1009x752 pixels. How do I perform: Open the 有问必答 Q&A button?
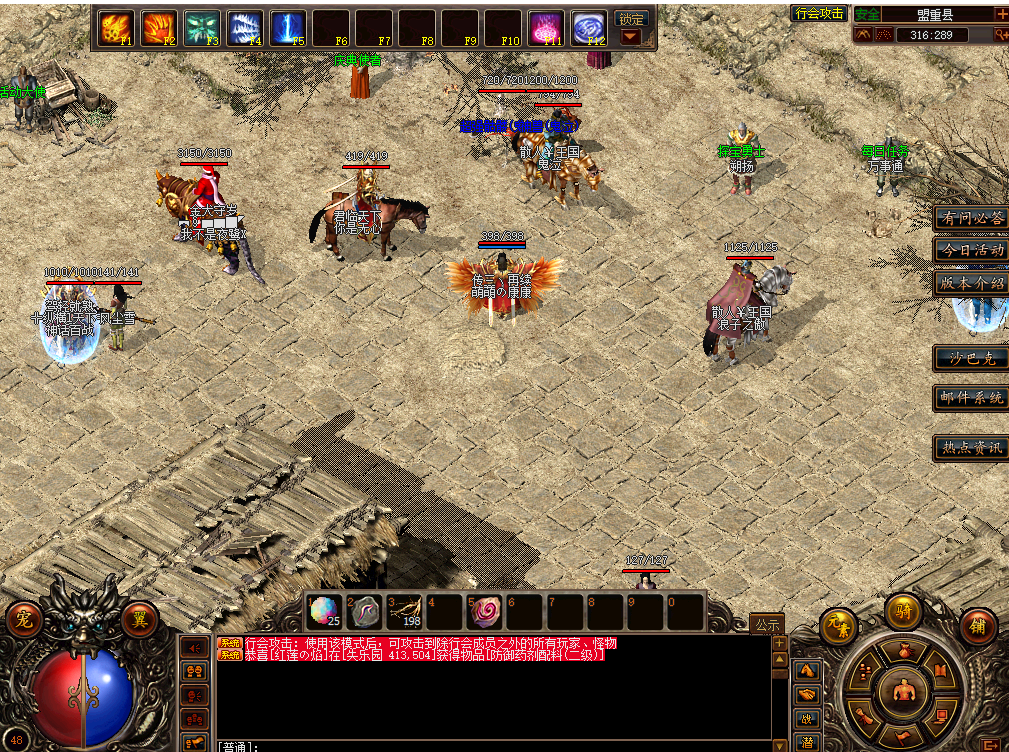tap(970, 218)
